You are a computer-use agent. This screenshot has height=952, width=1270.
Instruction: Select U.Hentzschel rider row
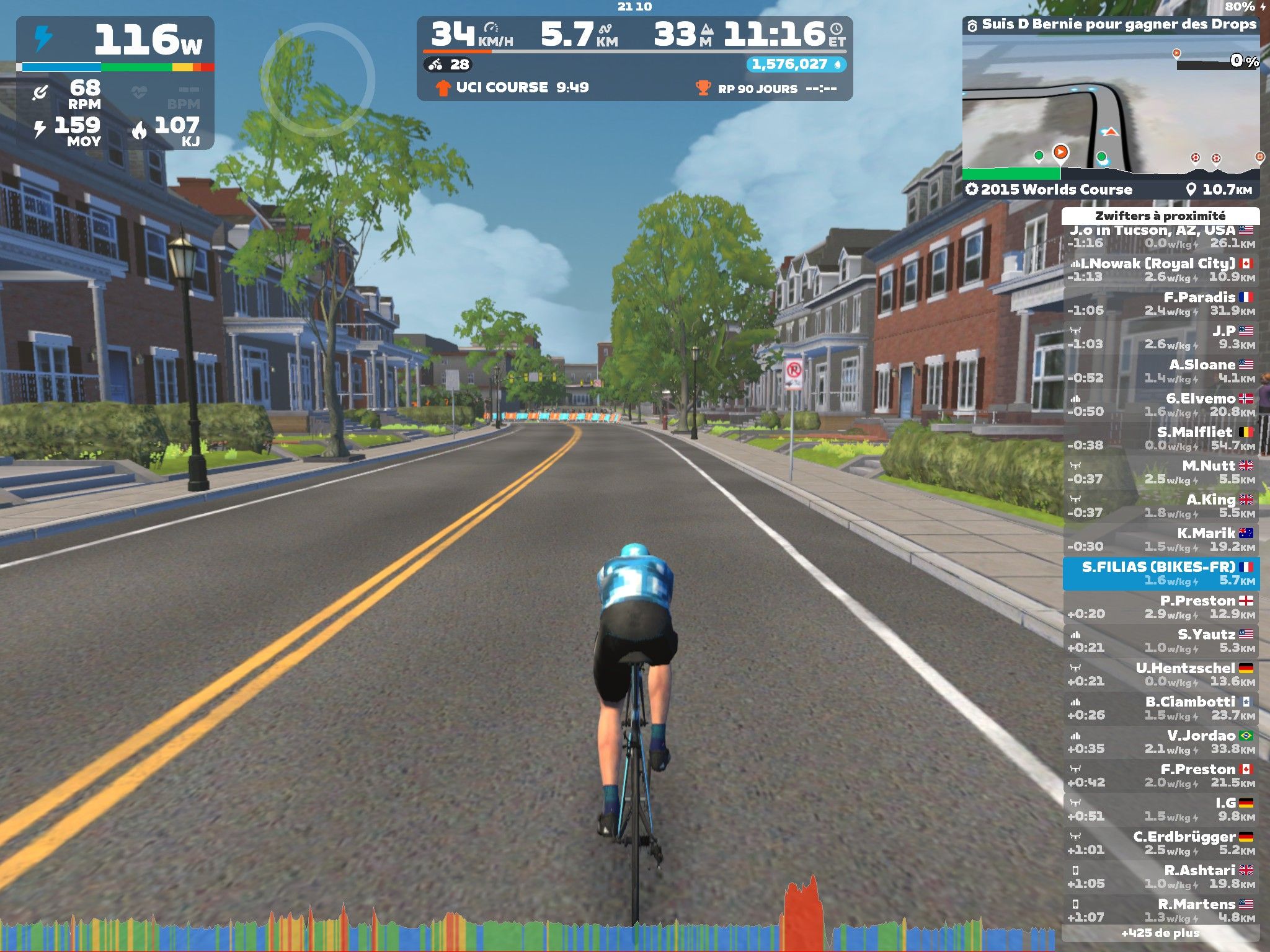[1161, 674]
